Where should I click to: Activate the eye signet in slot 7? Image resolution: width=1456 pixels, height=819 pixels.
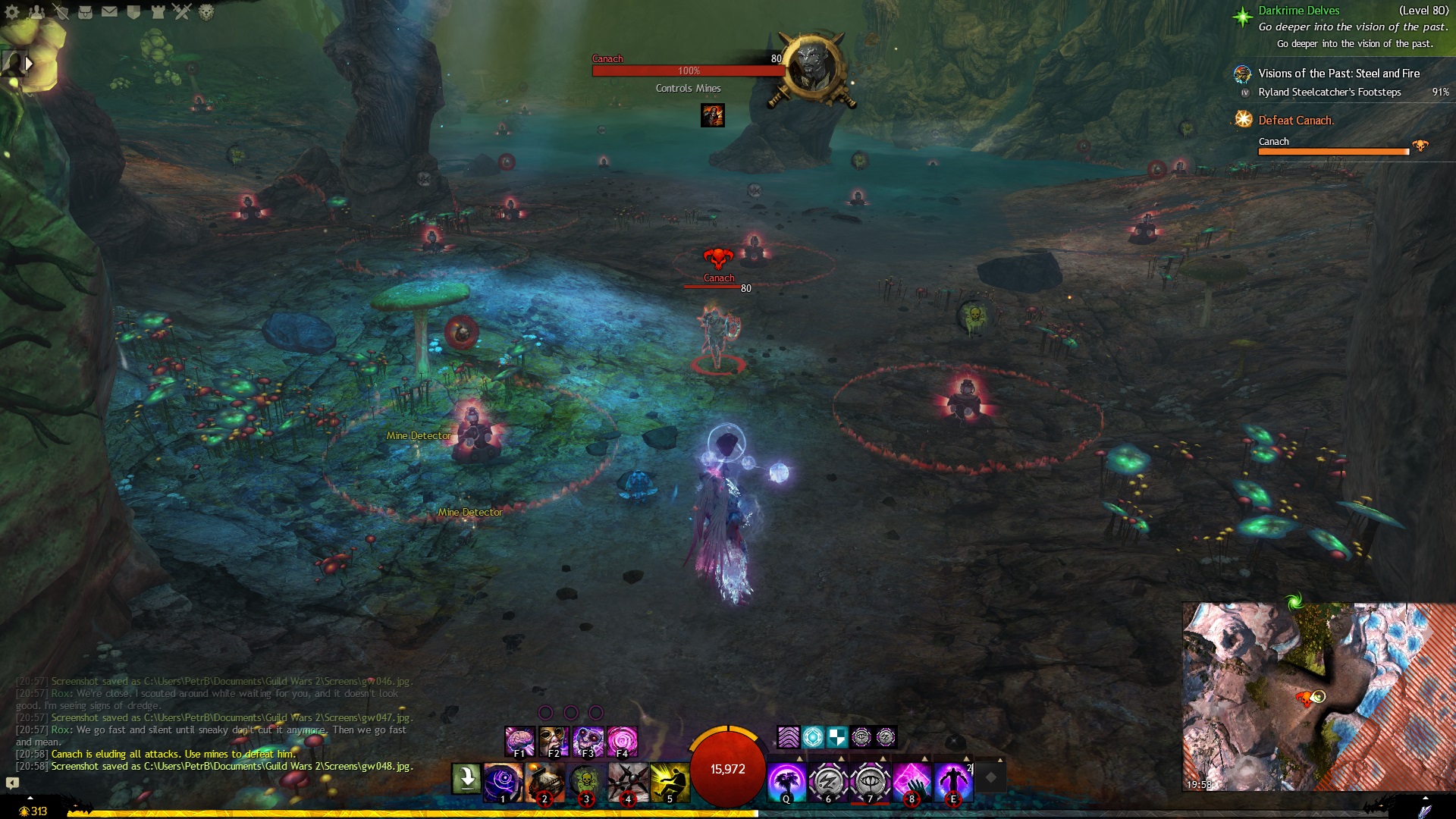870,782
